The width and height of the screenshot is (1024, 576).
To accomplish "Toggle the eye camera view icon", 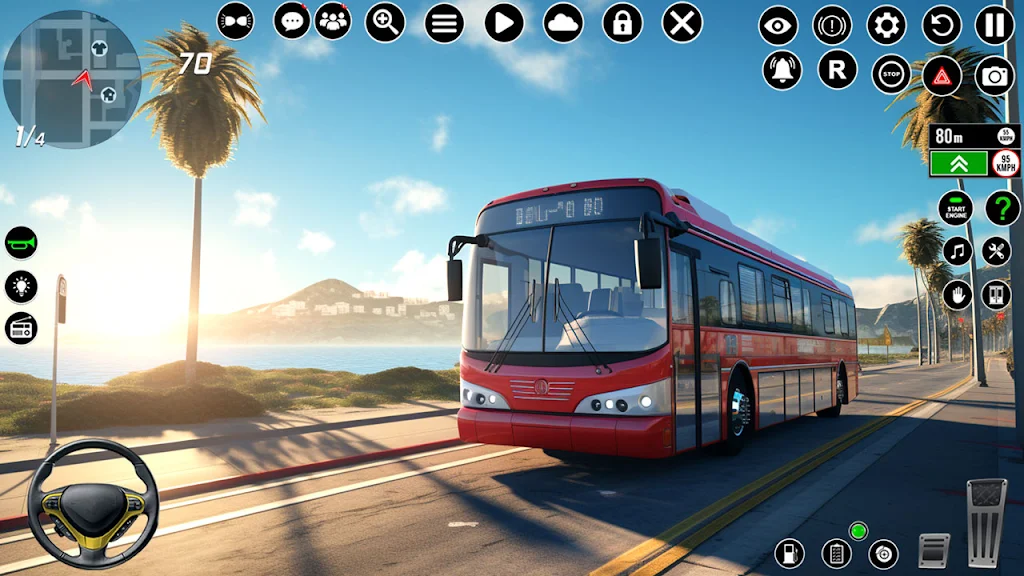I will tap(778, 25).
